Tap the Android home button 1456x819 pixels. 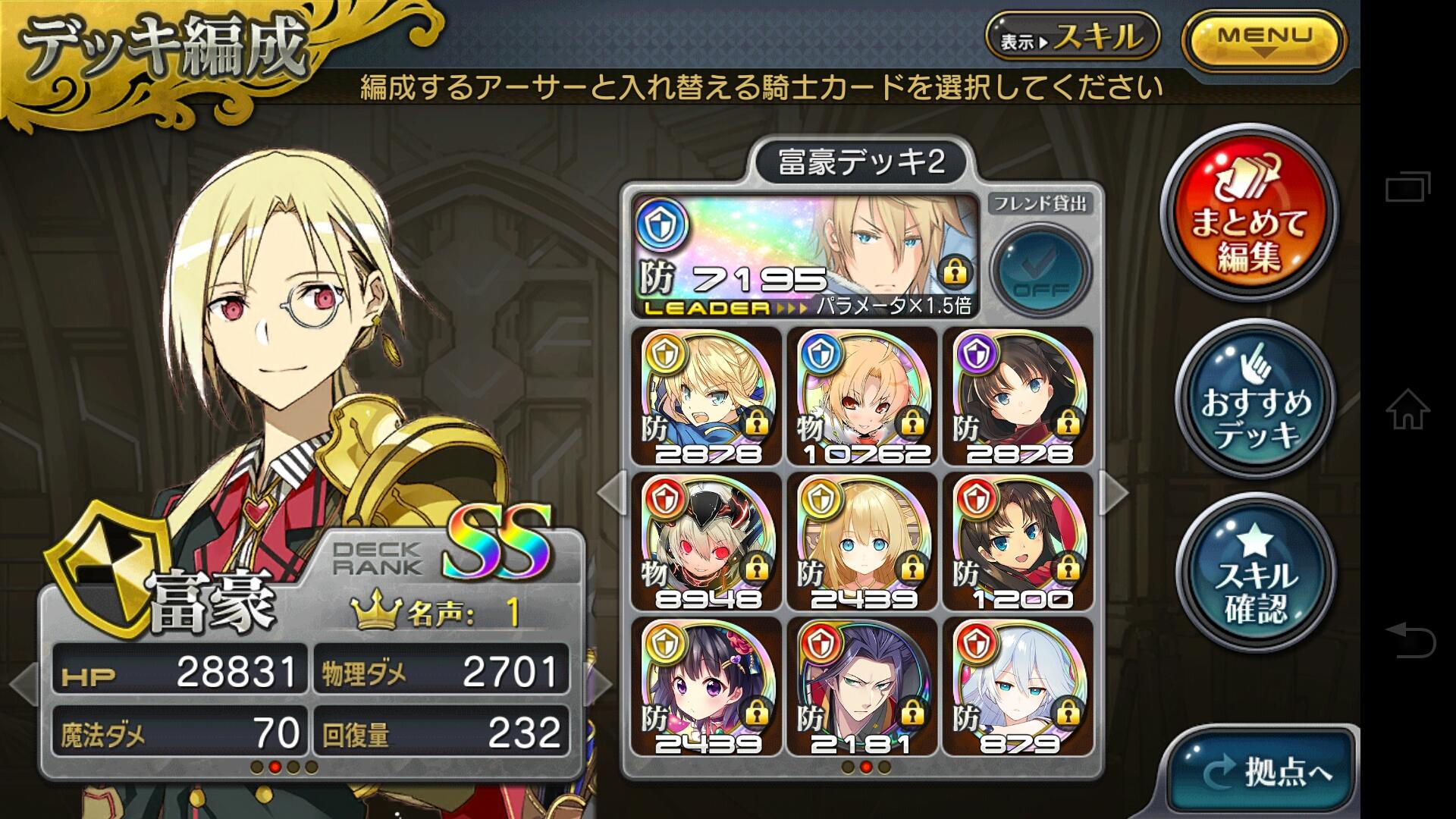coord(1407,409)
